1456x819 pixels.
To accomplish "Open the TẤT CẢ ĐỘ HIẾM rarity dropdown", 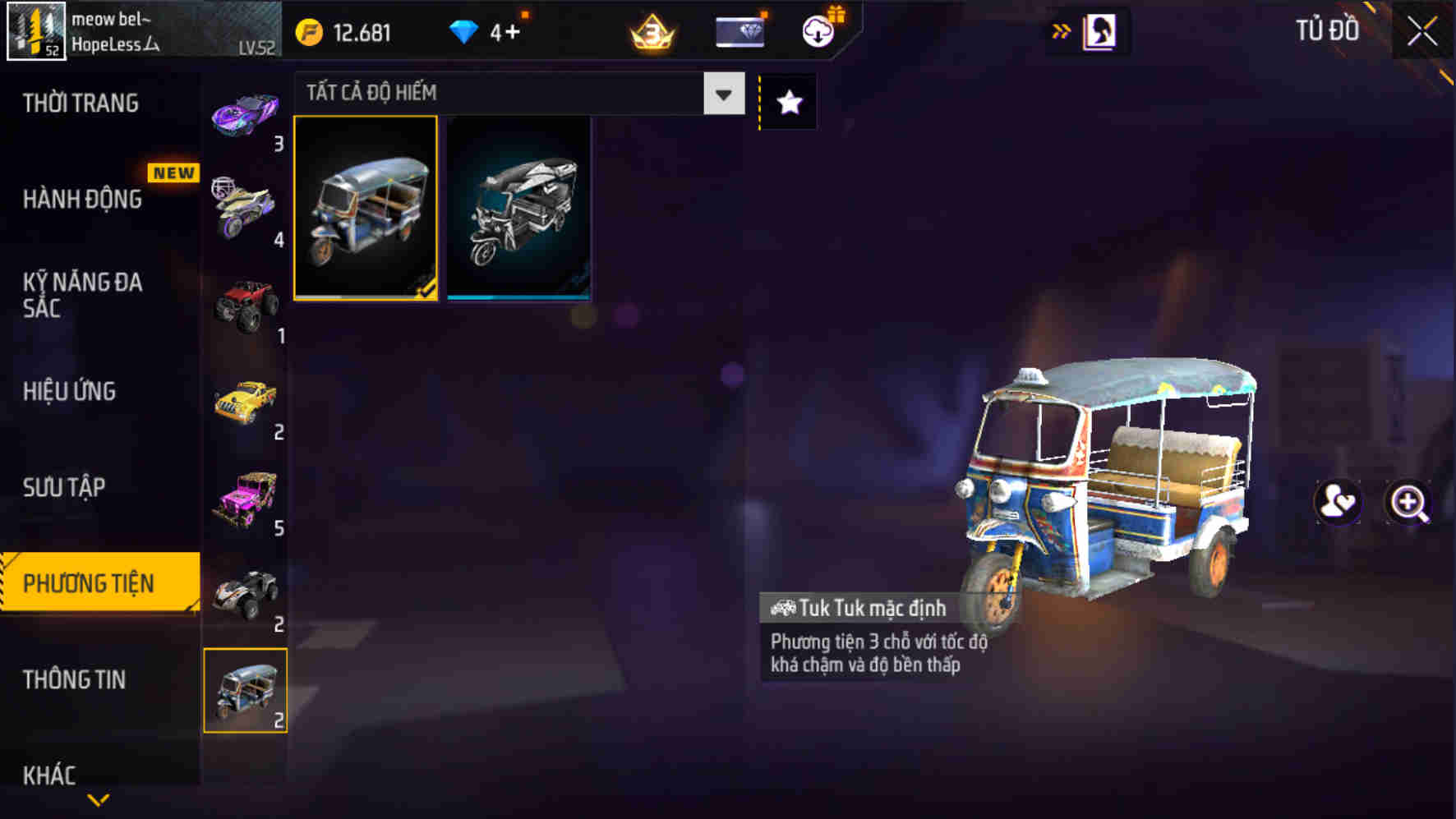I will tap(518, 93).
